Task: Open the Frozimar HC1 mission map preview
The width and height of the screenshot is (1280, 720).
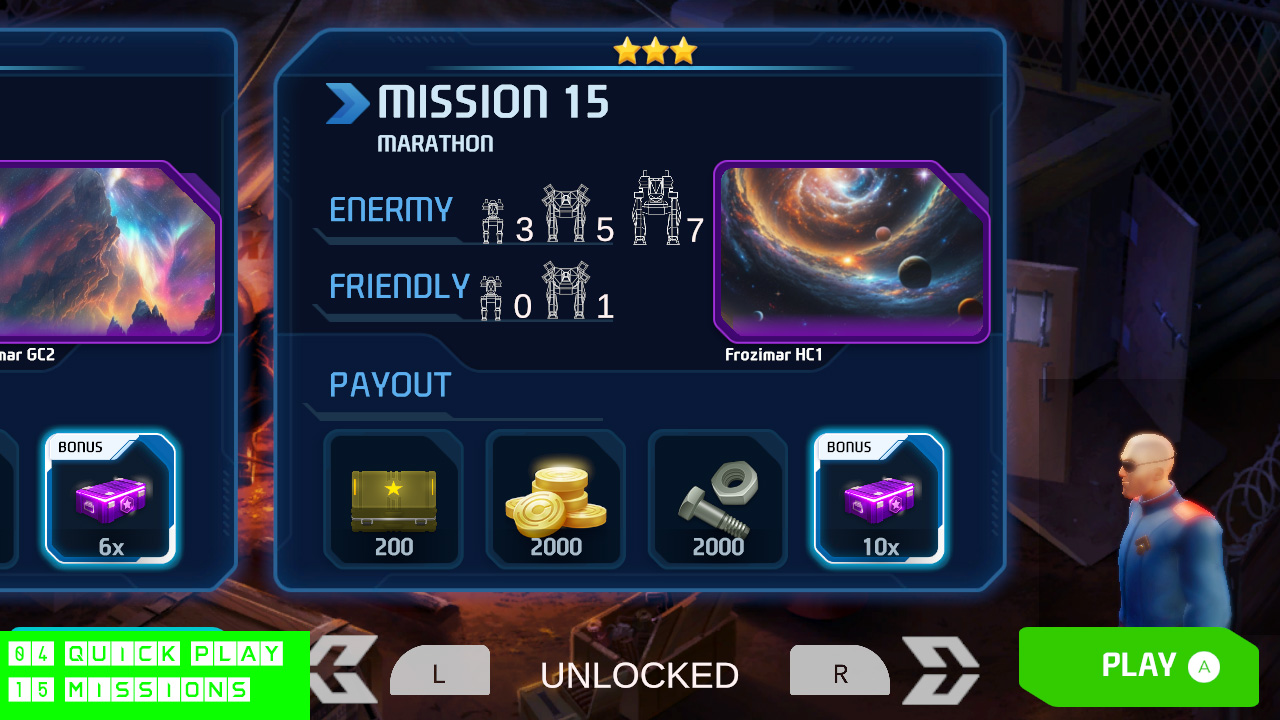Action: pos(851,250)
